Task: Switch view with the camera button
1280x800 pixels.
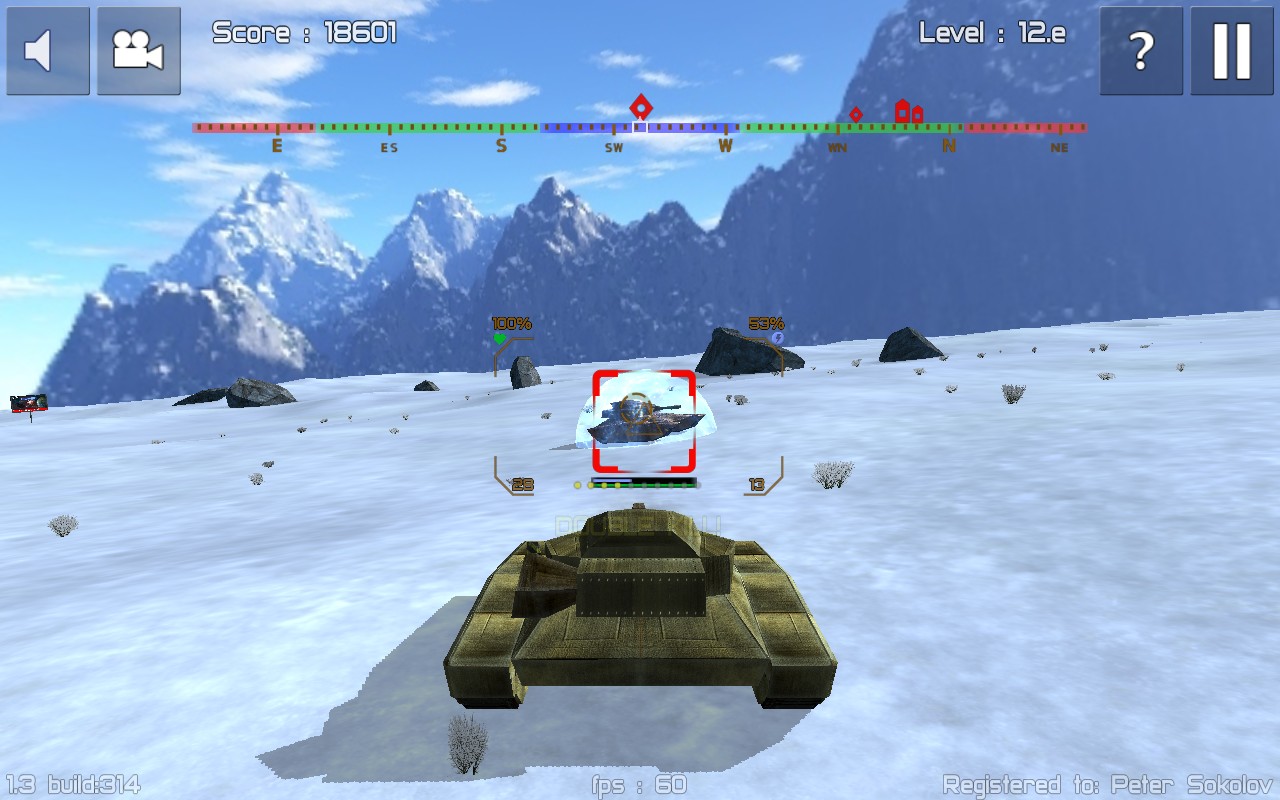Action: point(138,51)
